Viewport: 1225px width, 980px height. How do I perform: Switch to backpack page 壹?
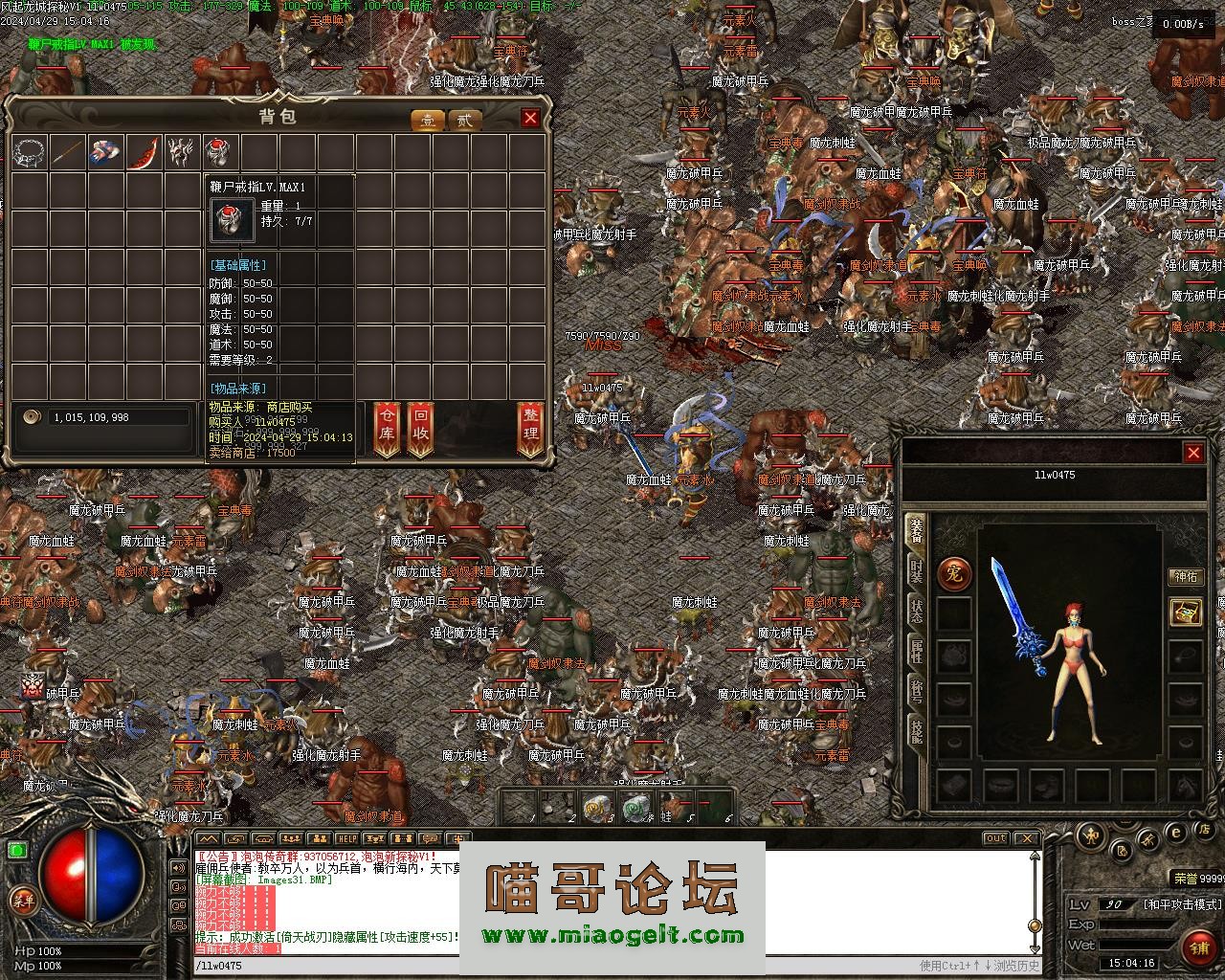428,120
